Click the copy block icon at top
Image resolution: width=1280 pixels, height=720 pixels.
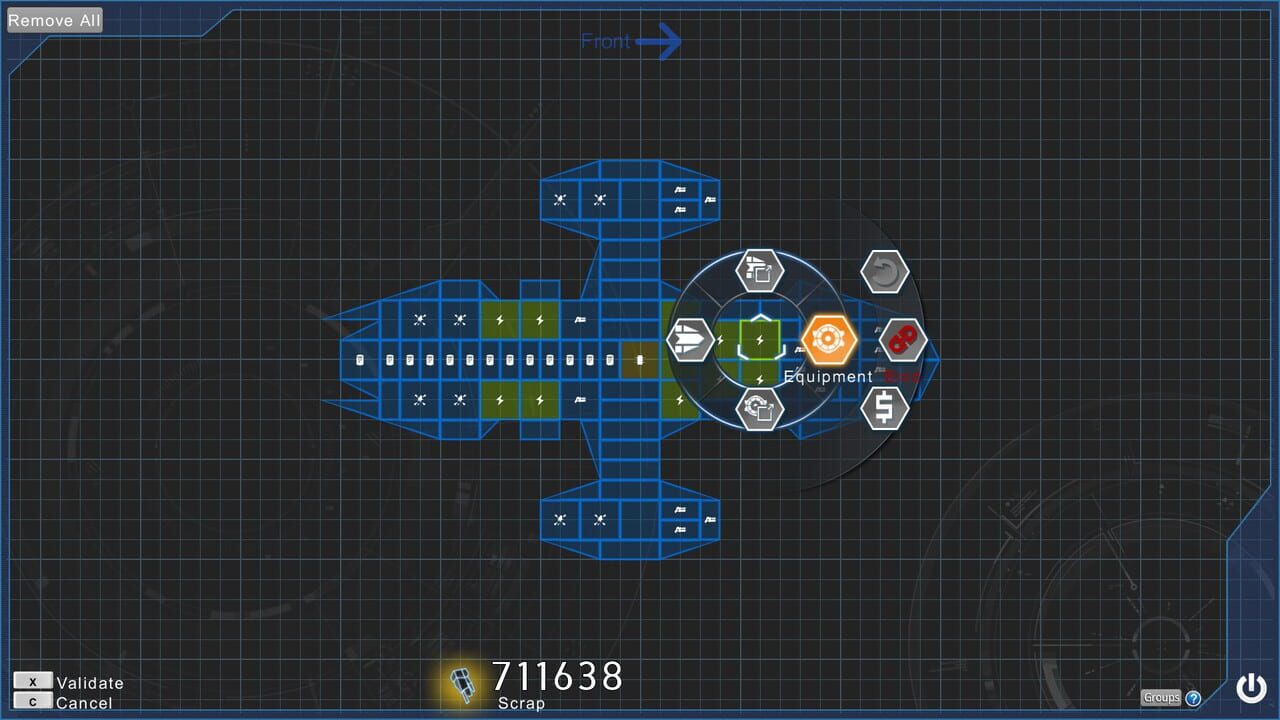(758, 269)
